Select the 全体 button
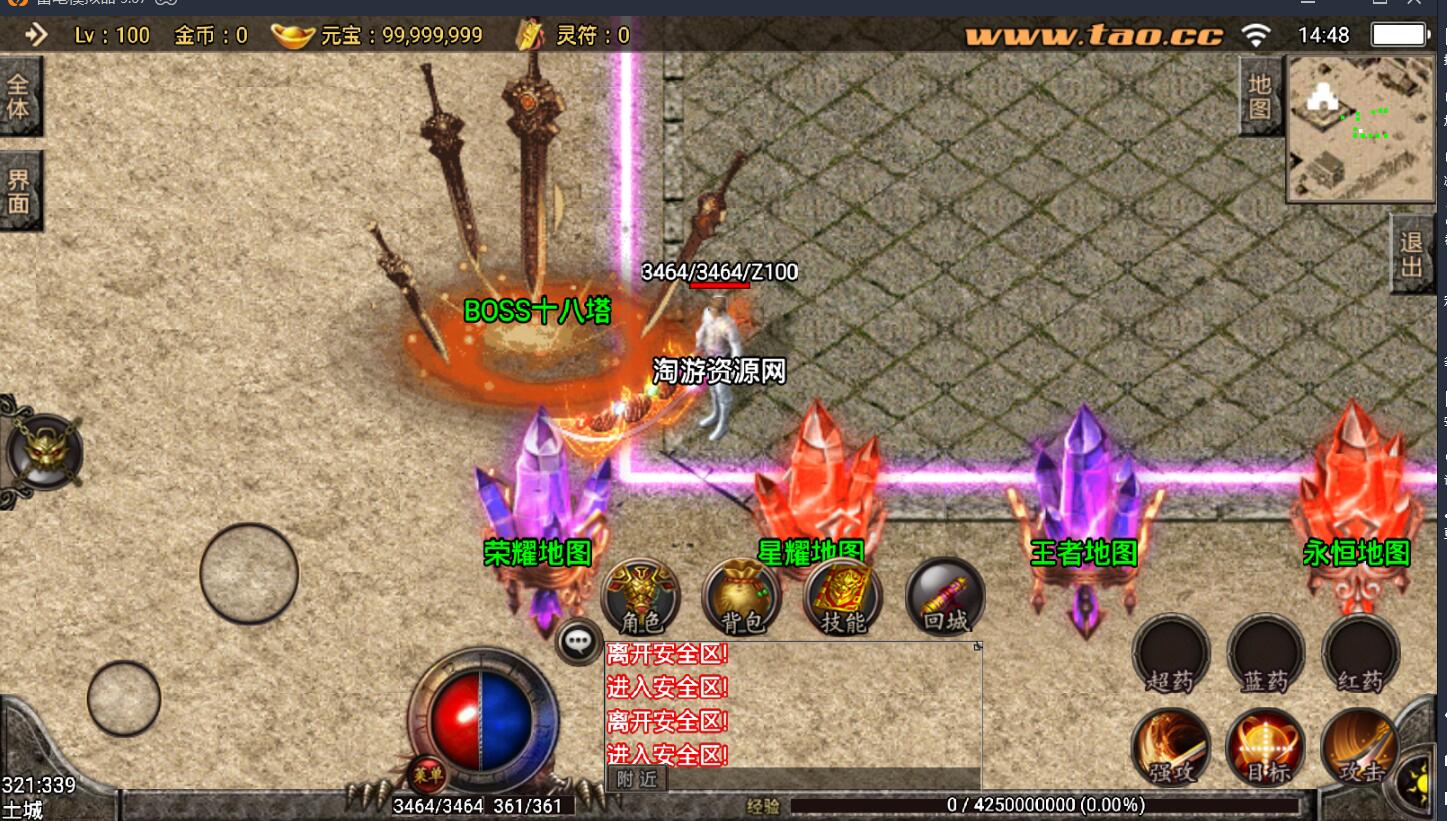Image resolution: width=1447 pixels, height=821 pixels. click(19, 95)
